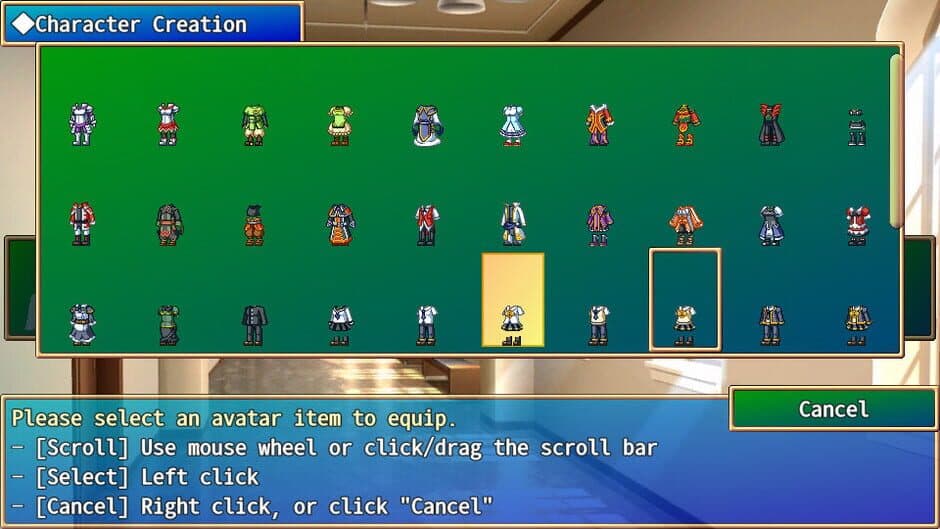Viewport: 940px width, 529px height.
Task: Select the silver plate armor outfit
Action: [x=82, y=126]
